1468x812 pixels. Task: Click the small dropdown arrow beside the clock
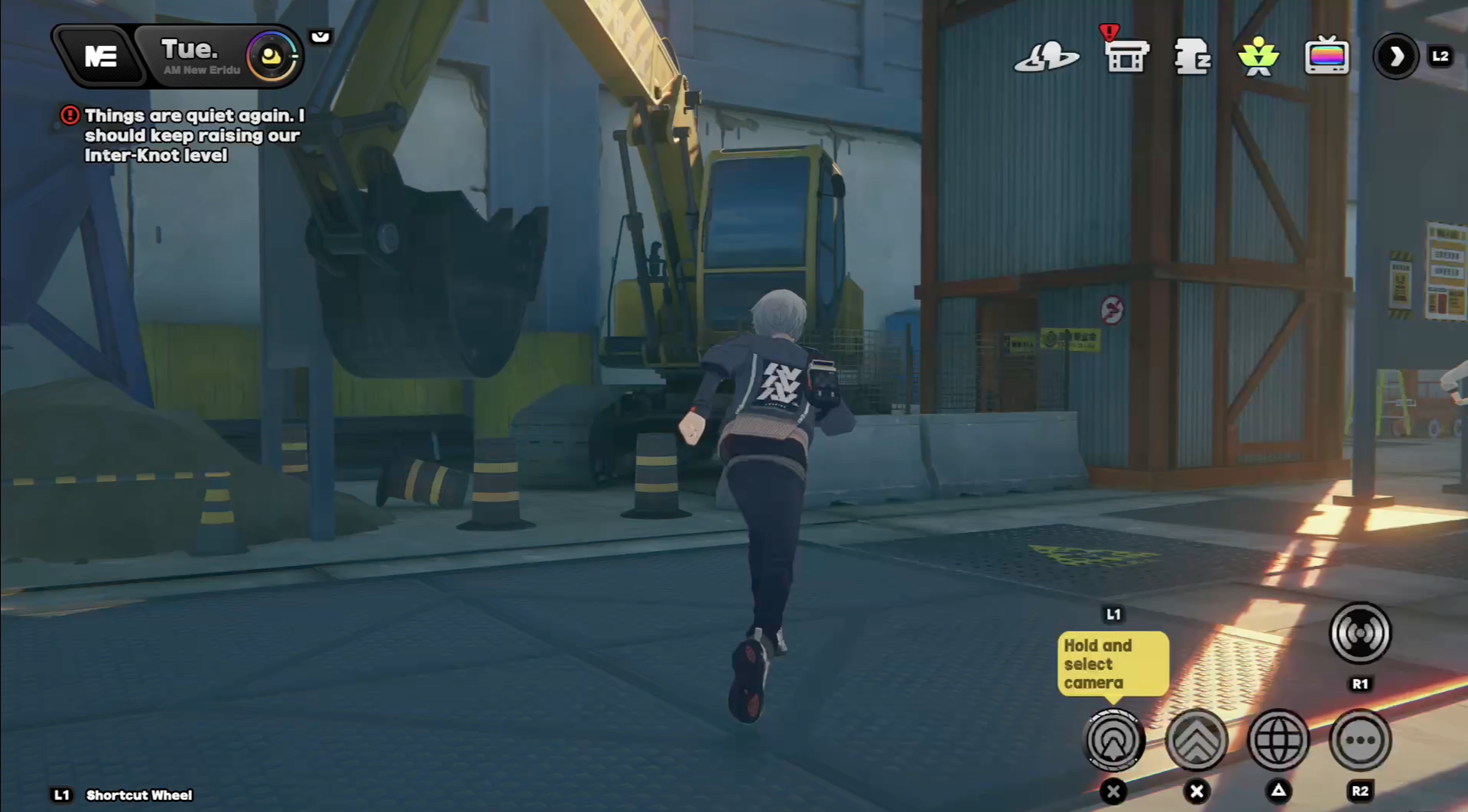pyautogui.click(x=320, y=37)
